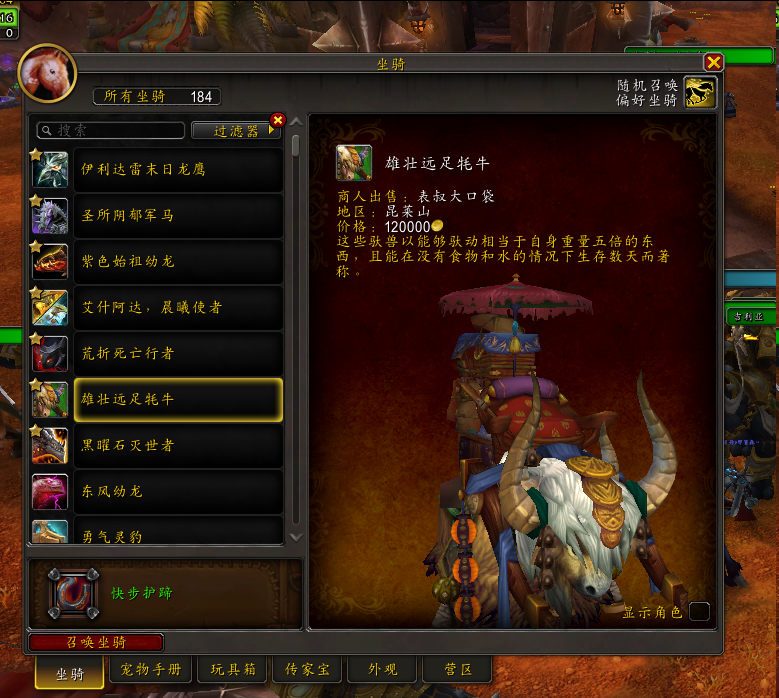Image resolution: width=779 pixels, height=698 pixels.
Task: Click the 快步护蹄 equipment slot
Action: click(75, 594)
